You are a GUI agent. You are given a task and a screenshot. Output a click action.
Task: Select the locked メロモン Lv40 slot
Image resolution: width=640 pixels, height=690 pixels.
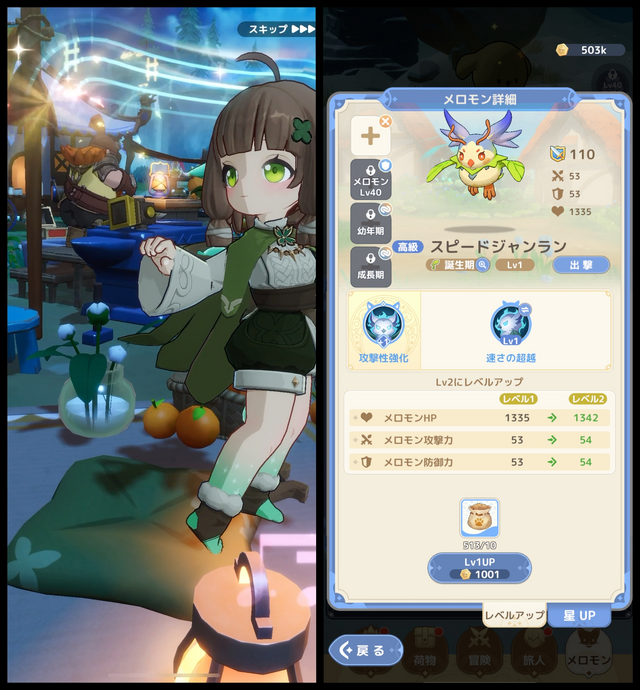(x=370, y=180)
